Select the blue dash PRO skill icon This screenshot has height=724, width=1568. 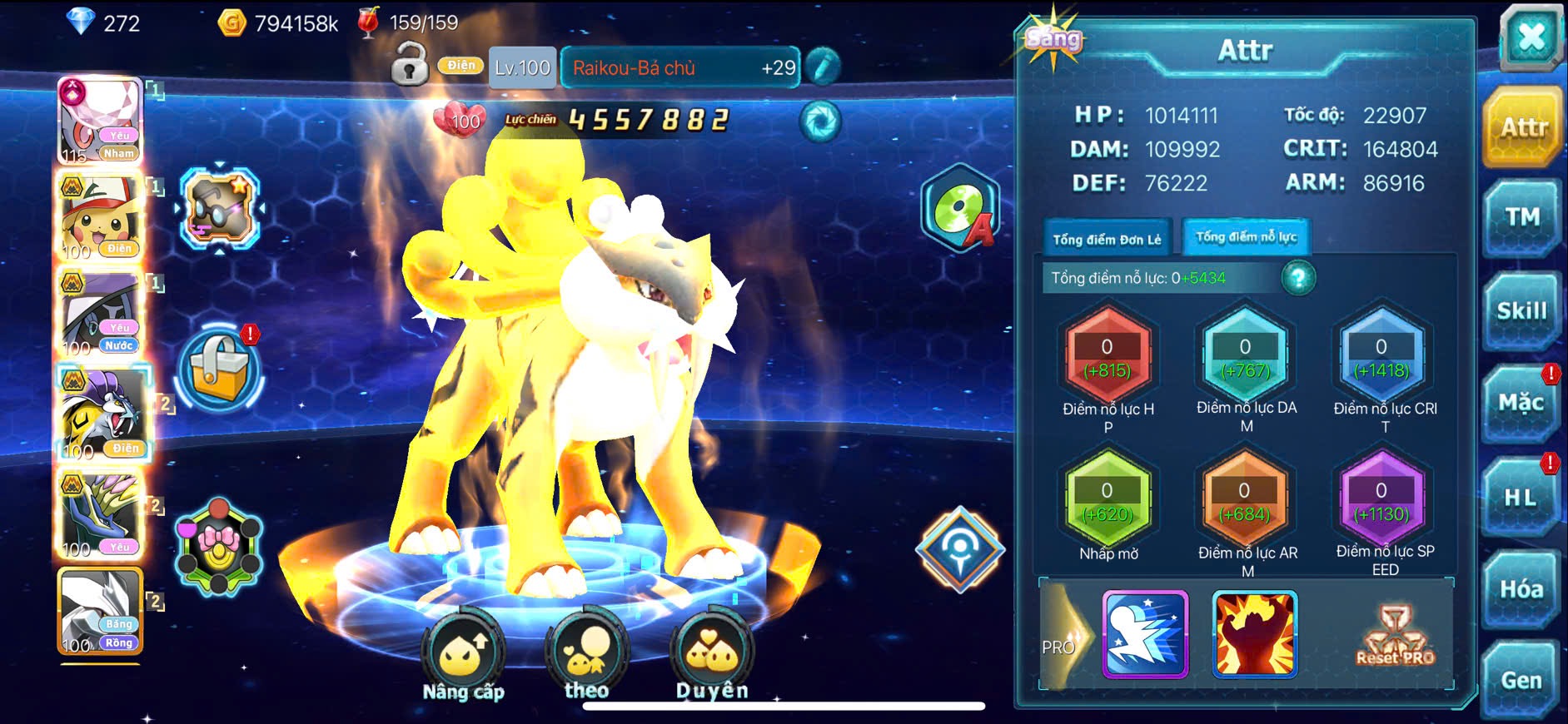point(1145,634)
